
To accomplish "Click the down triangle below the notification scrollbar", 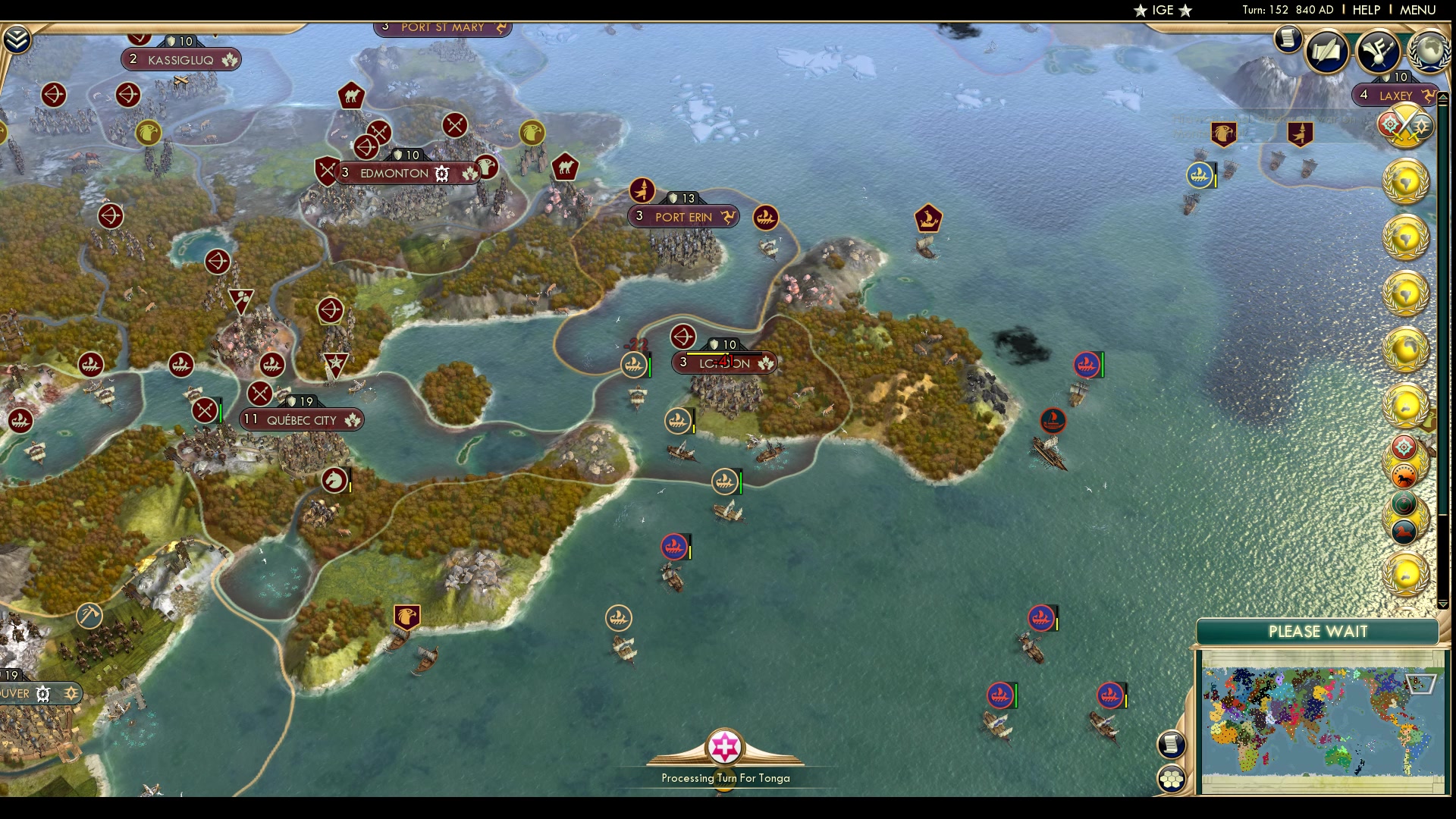I will (1445, 605).
